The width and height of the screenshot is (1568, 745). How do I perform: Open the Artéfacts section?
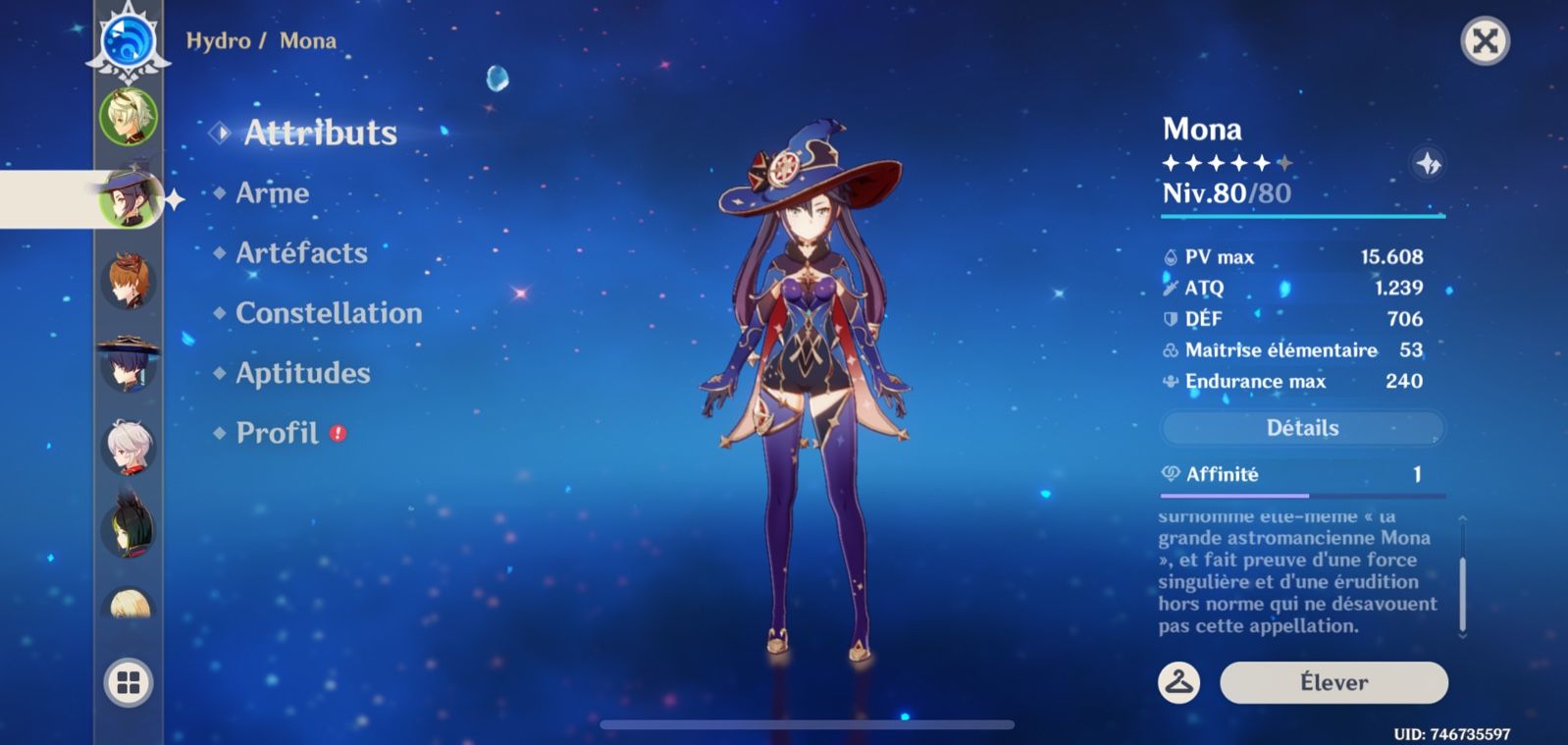click(x=300, y=253)
